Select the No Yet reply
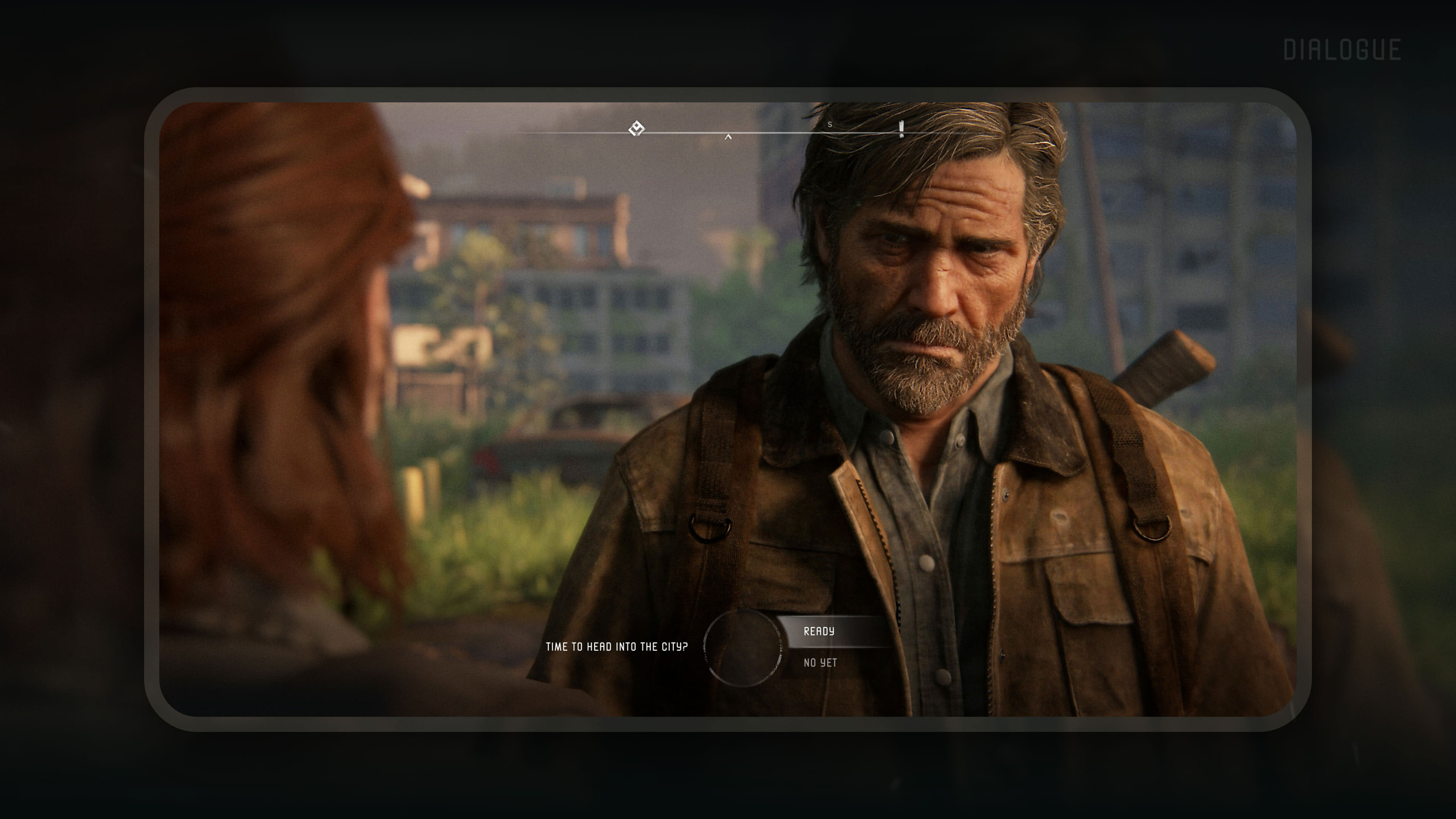 (x=820, y=662)
